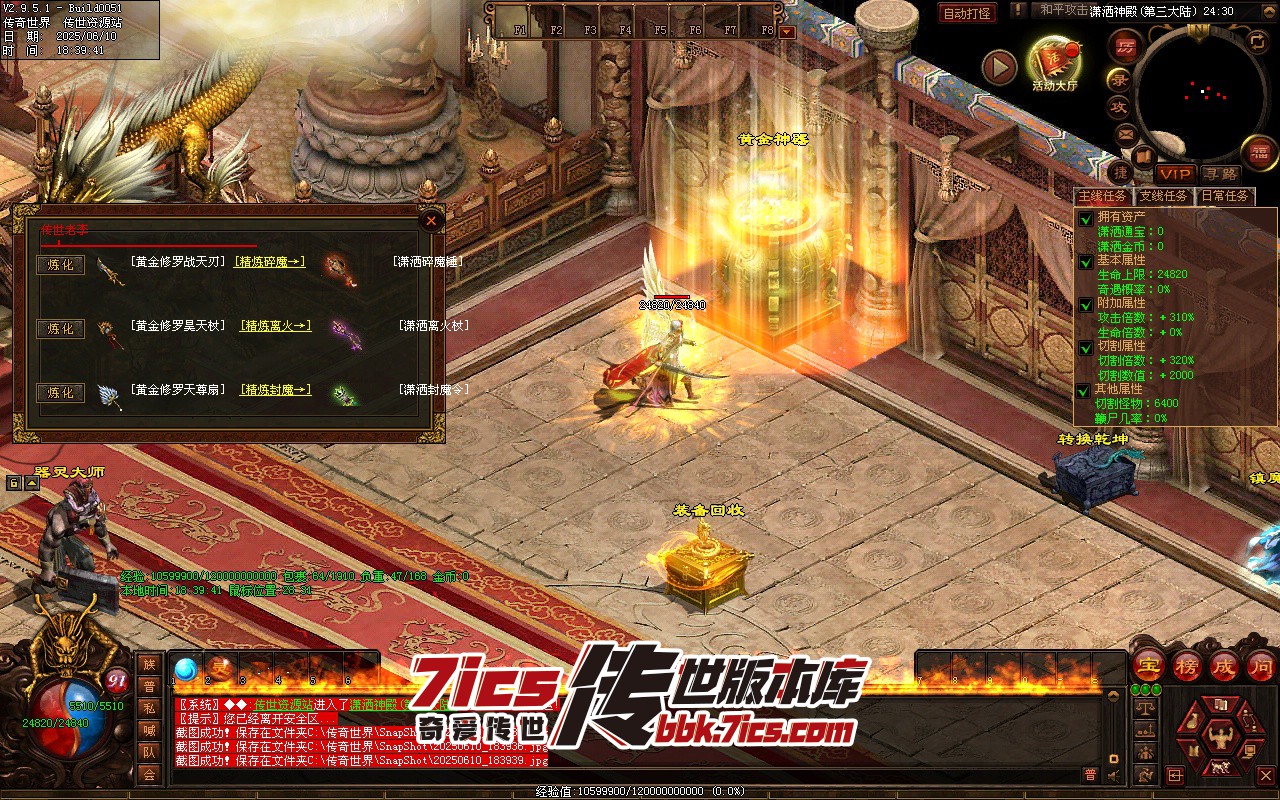Image resolution: width=1280 pixels, height=800 pixels.
Task: Switch to the 支线任务 tab
Action: (x=1164, y=196)
